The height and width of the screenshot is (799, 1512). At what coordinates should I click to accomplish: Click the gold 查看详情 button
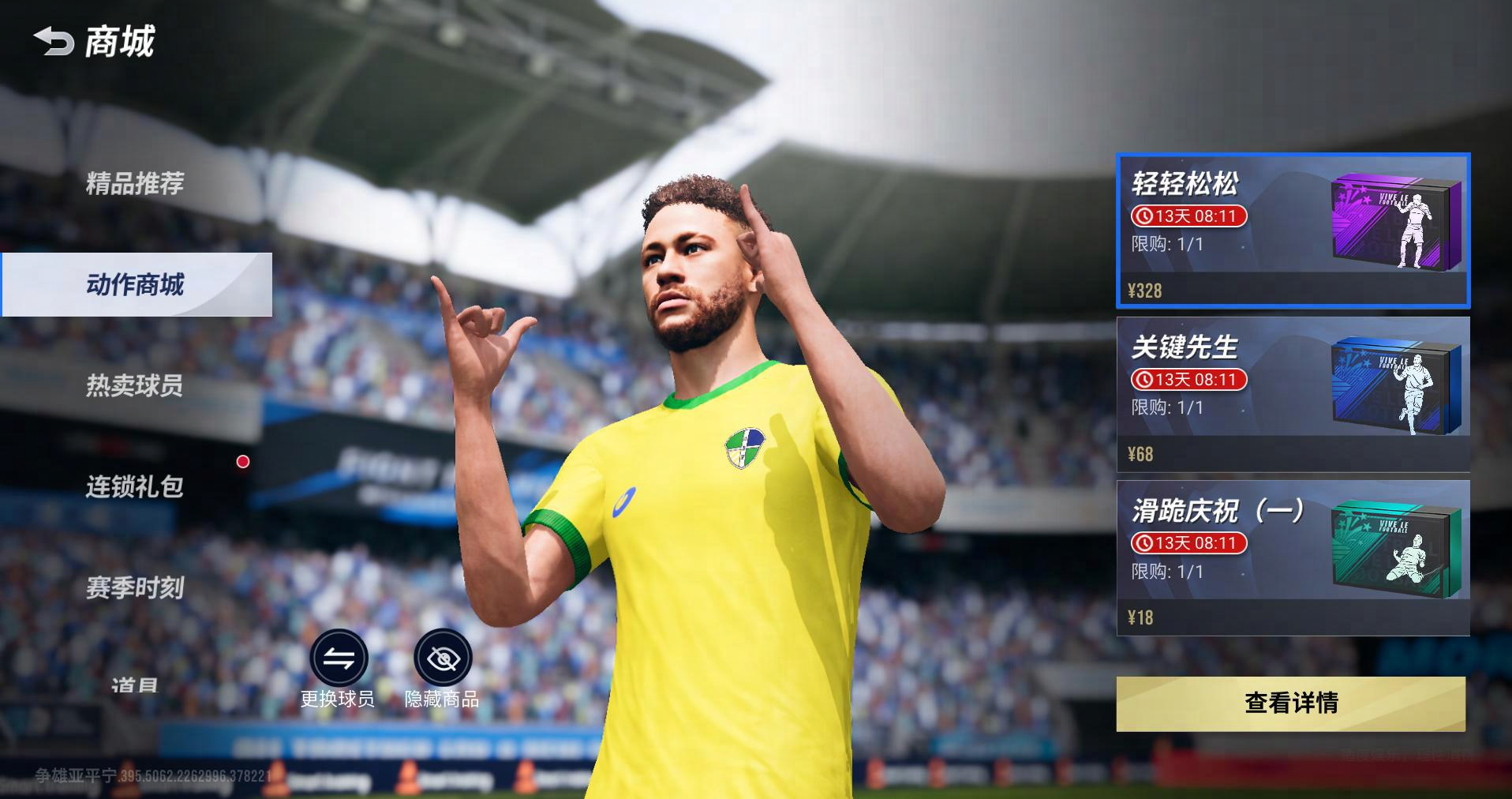tap(1290, 703)
